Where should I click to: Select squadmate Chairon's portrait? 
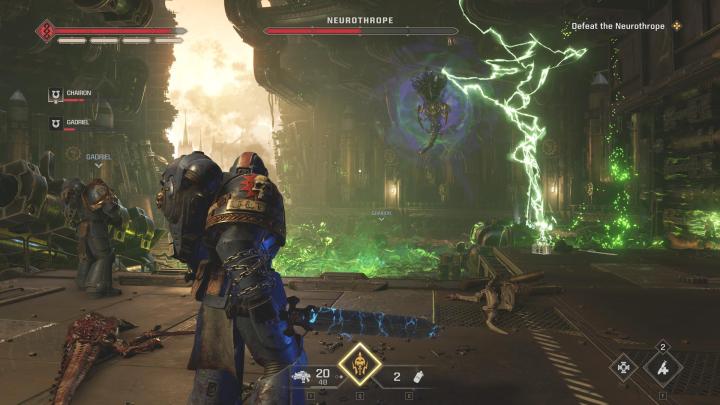tap(56, 95)
